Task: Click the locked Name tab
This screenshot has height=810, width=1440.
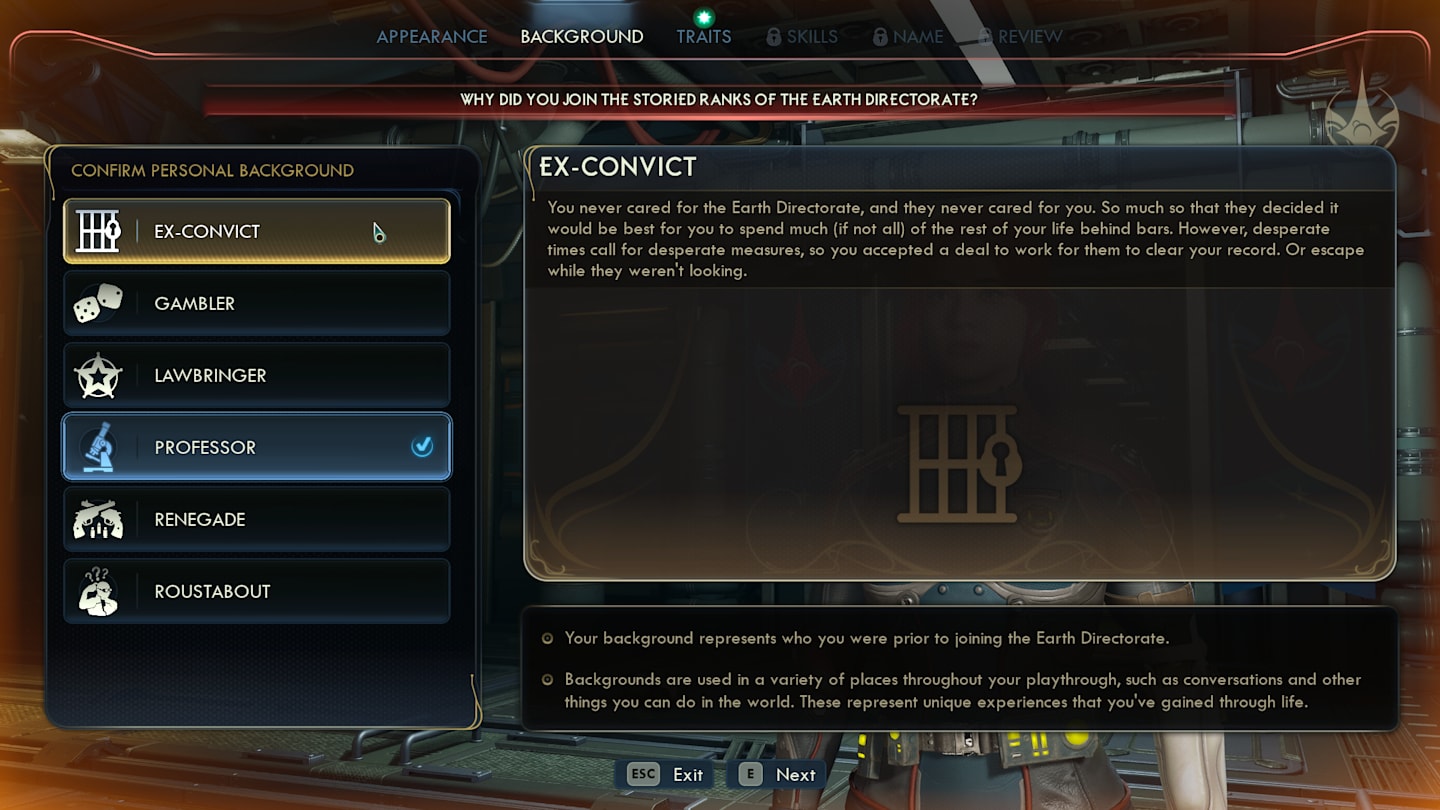Action: [908, 37]
